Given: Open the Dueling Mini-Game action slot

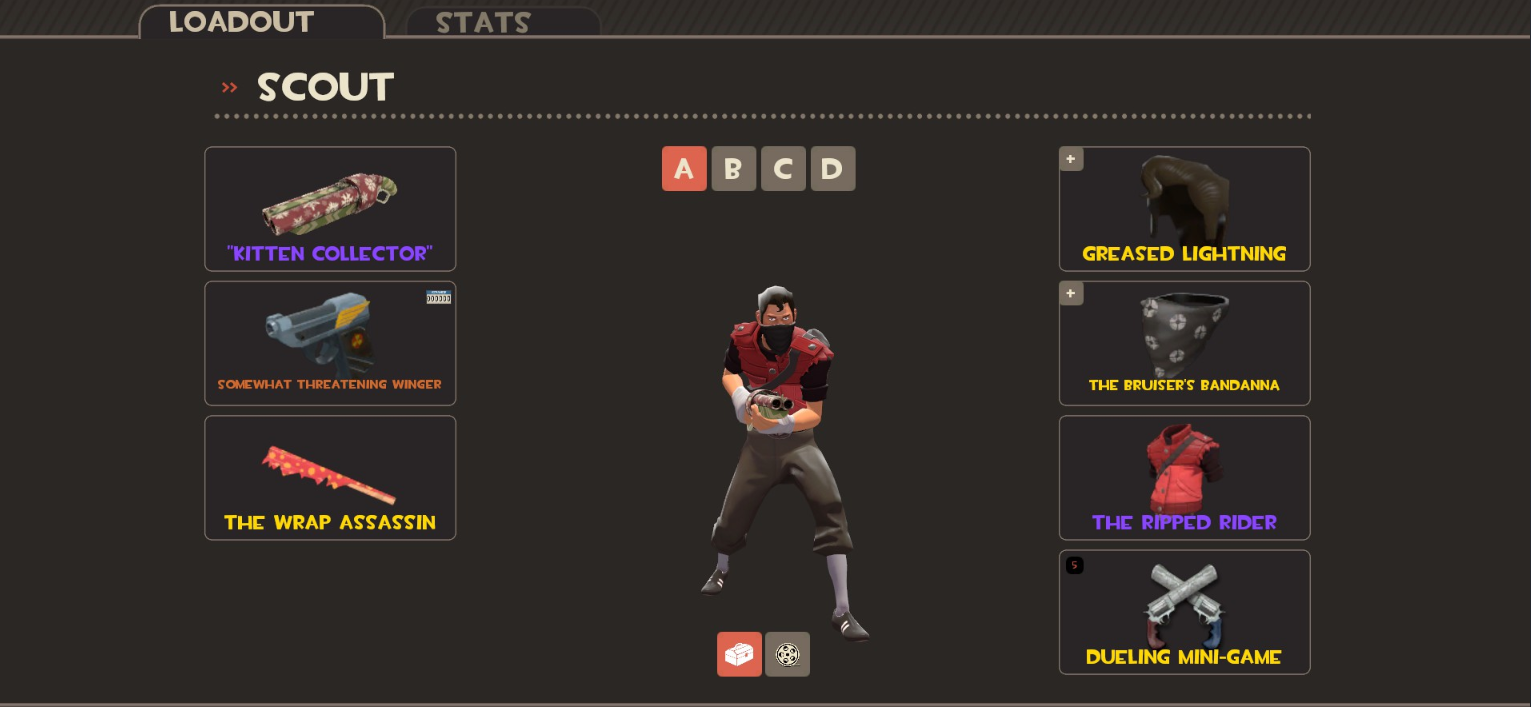Looking at the screenshot, I should coord(1184,612).
